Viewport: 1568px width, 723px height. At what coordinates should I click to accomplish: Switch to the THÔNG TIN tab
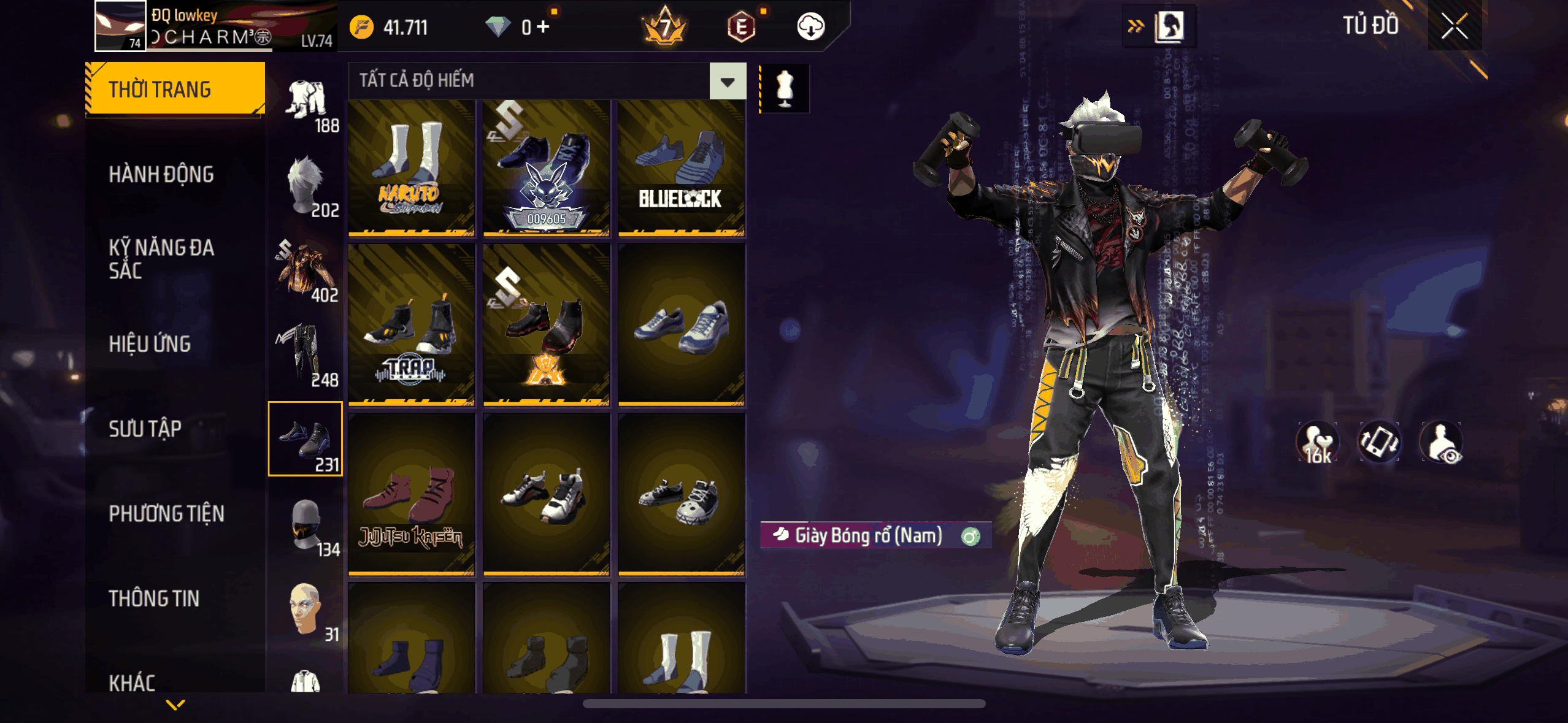point(154,599)
